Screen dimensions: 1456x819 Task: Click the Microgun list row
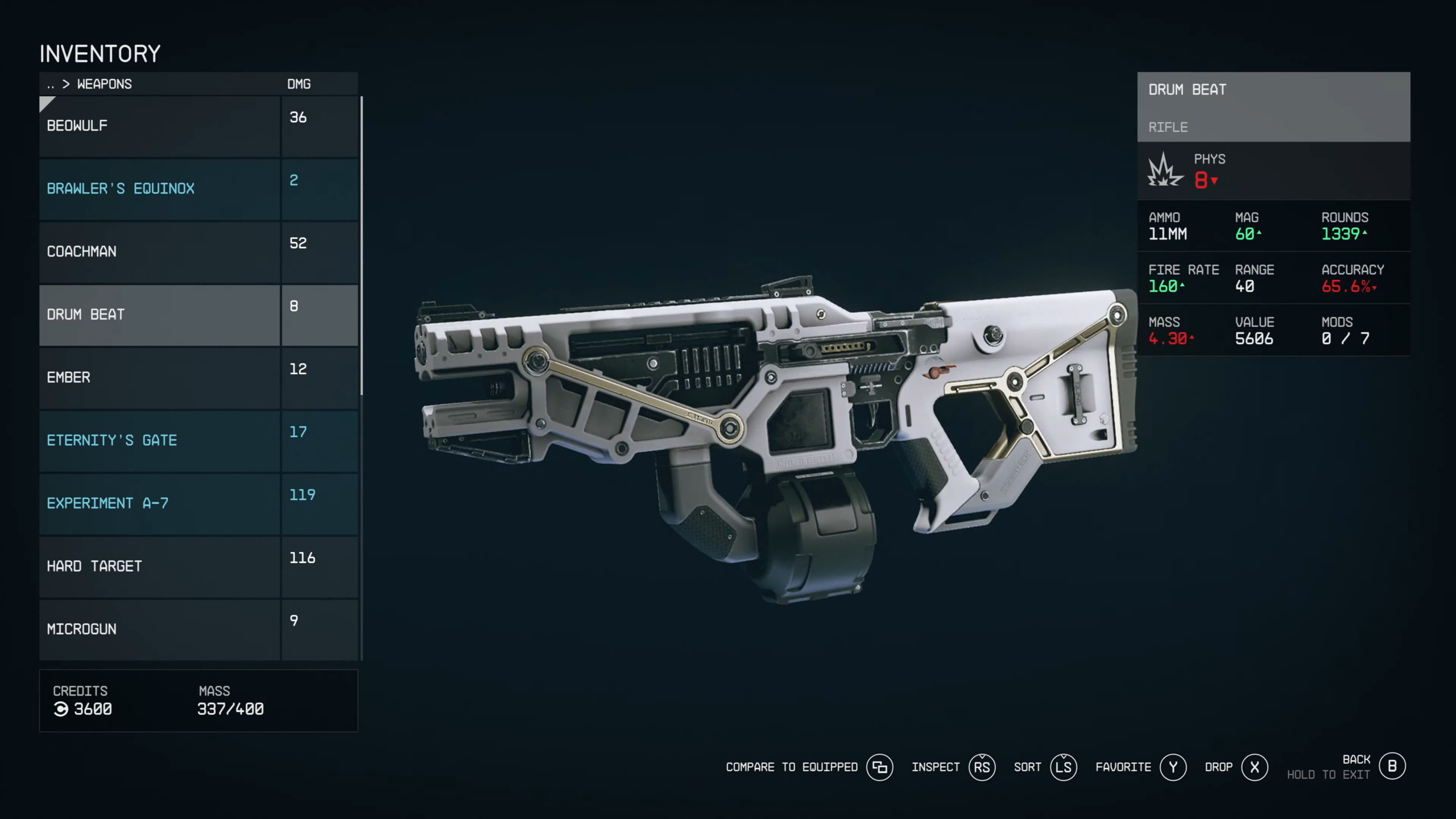[159, 630]
